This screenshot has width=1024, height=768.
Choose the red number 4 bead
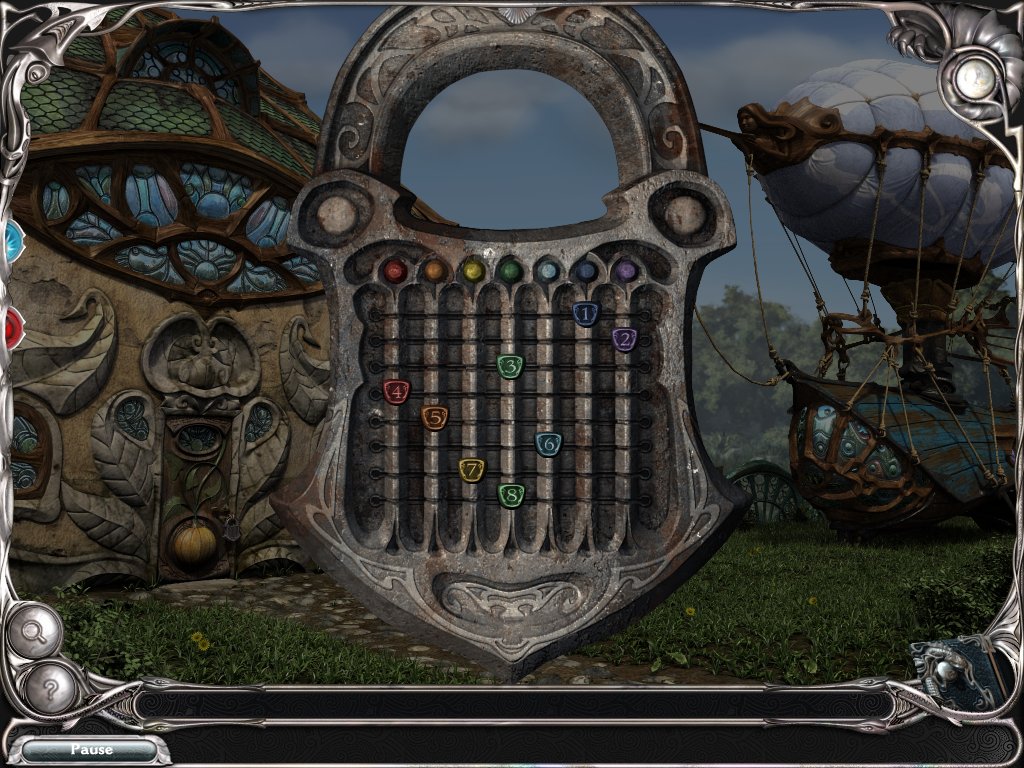(x=396, y=392)
